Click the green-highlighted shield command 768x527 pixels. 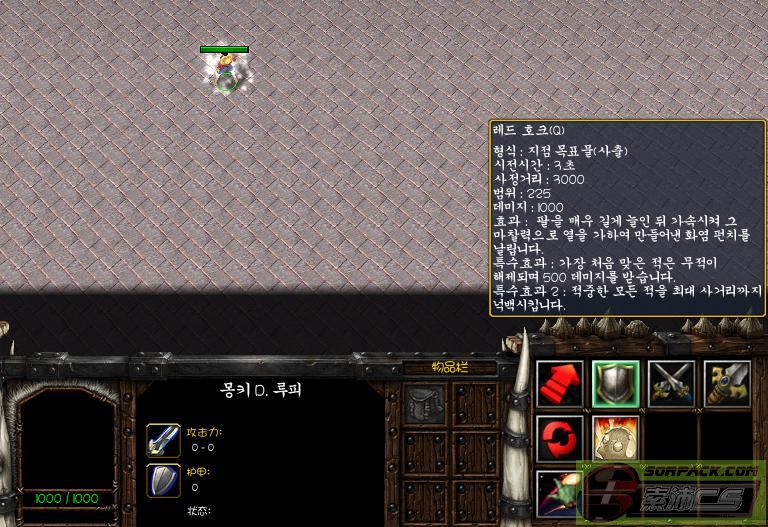click(616, 384)
